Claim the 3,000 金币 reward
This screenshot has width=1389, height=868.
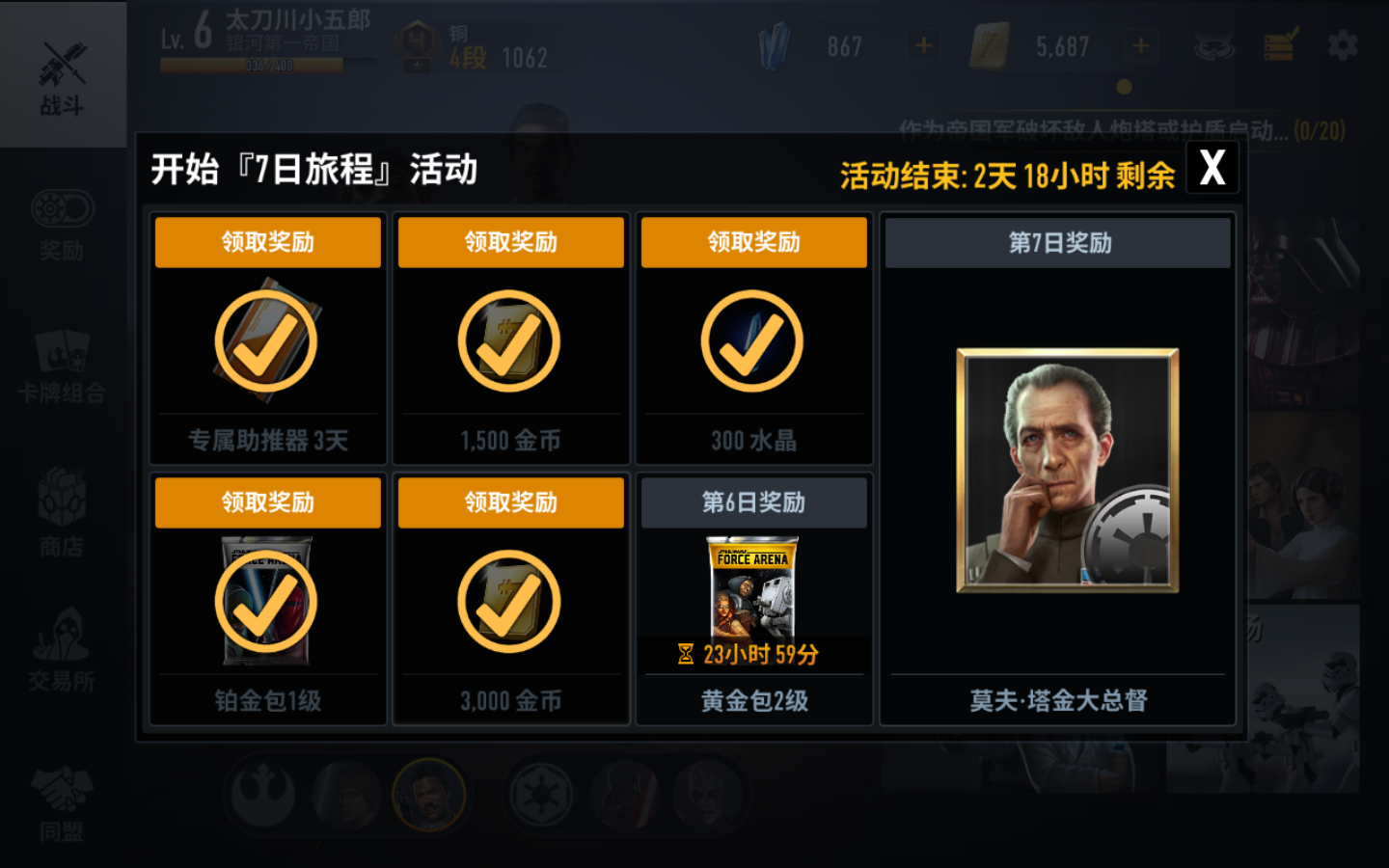tap(510, 502)
